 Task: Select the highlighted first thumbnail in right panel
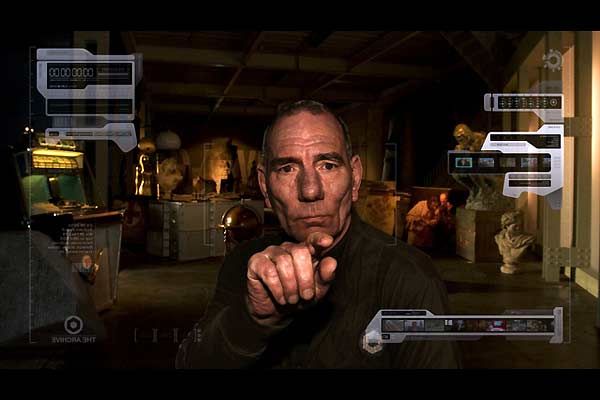[463, 162]
